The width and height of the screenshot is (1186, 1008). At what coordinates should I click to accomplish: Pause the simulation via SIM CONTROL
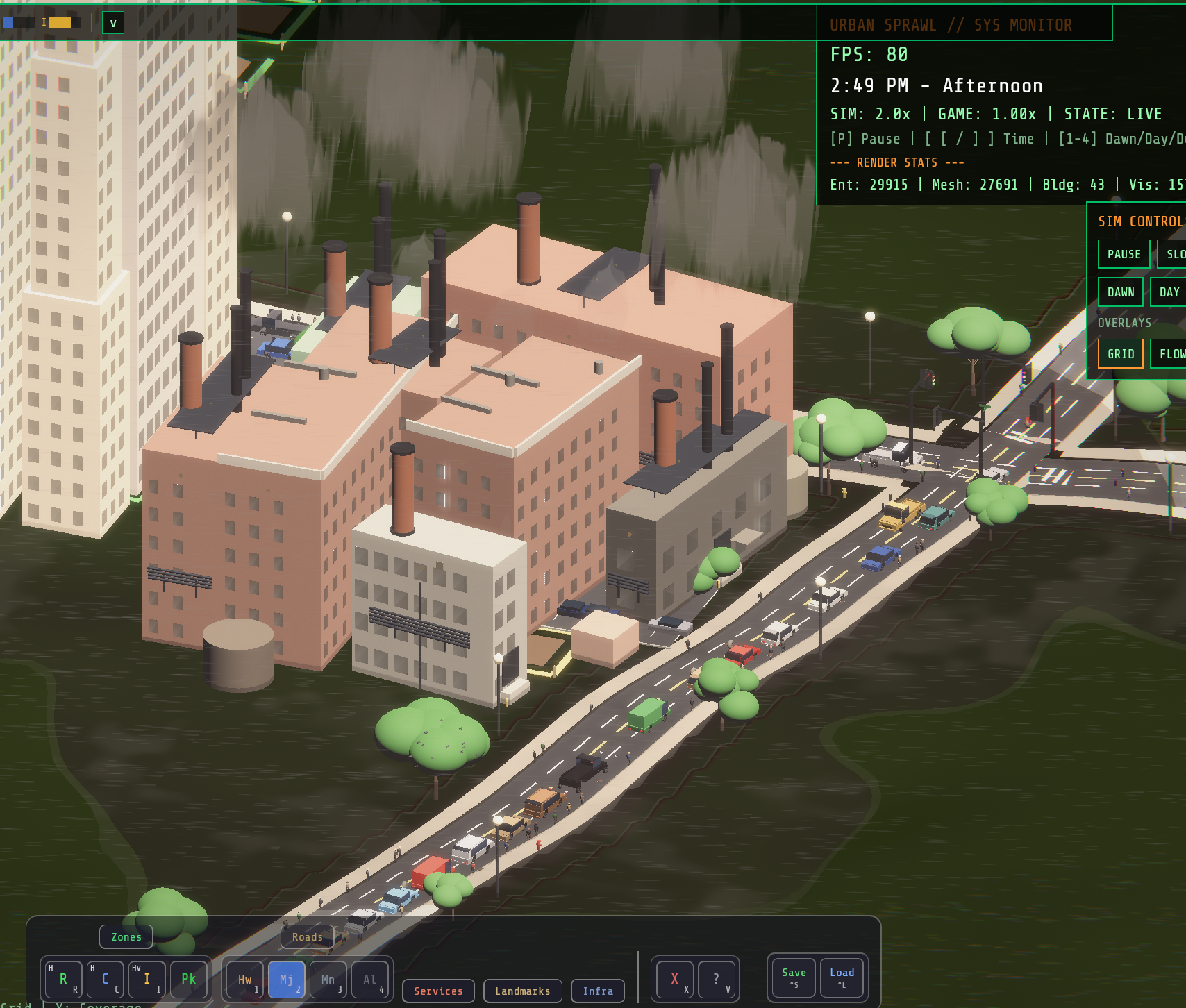pyautogui.click(x=1124, y=254)
